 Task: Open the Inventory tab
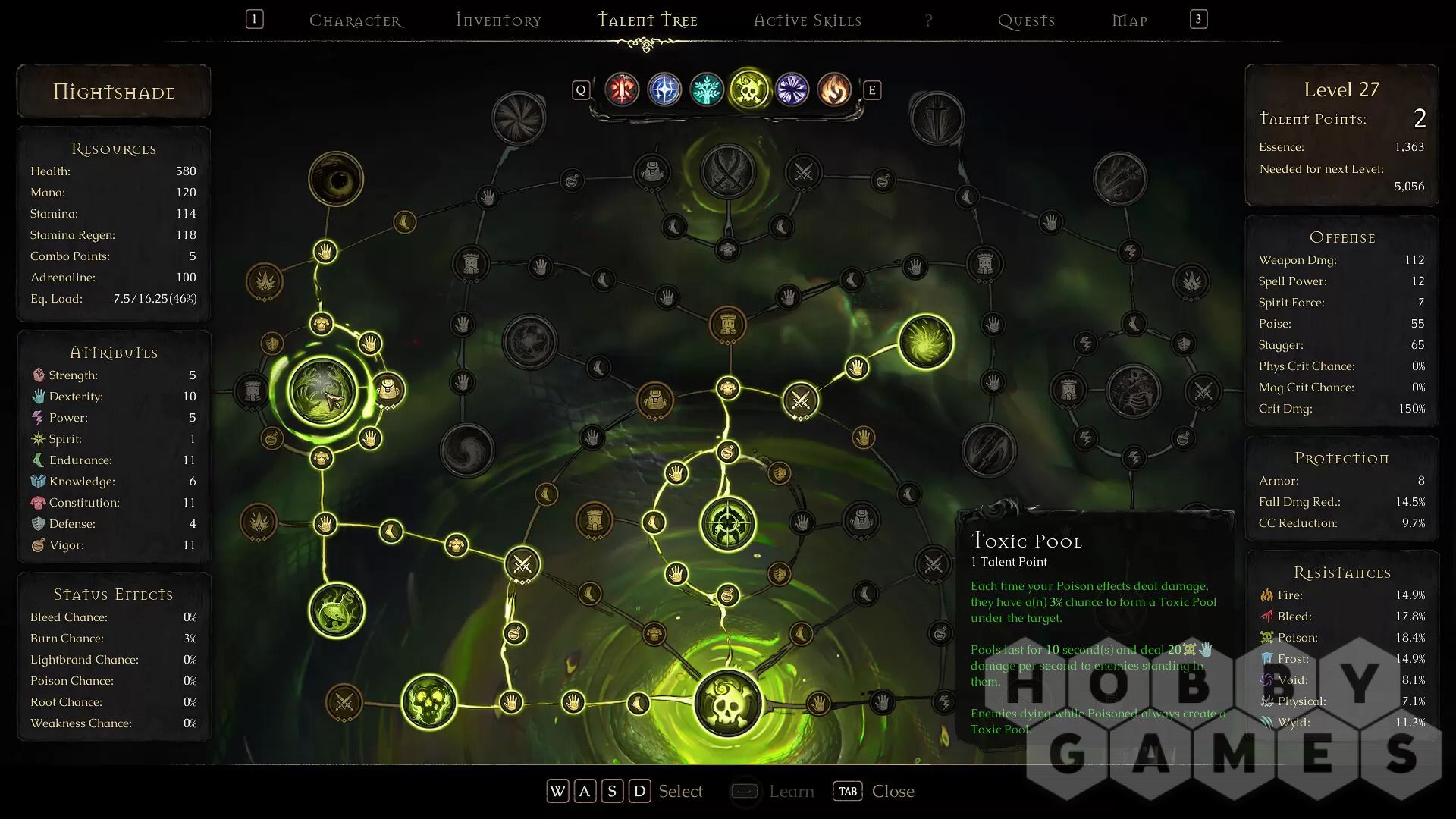(x=498, y=20)
